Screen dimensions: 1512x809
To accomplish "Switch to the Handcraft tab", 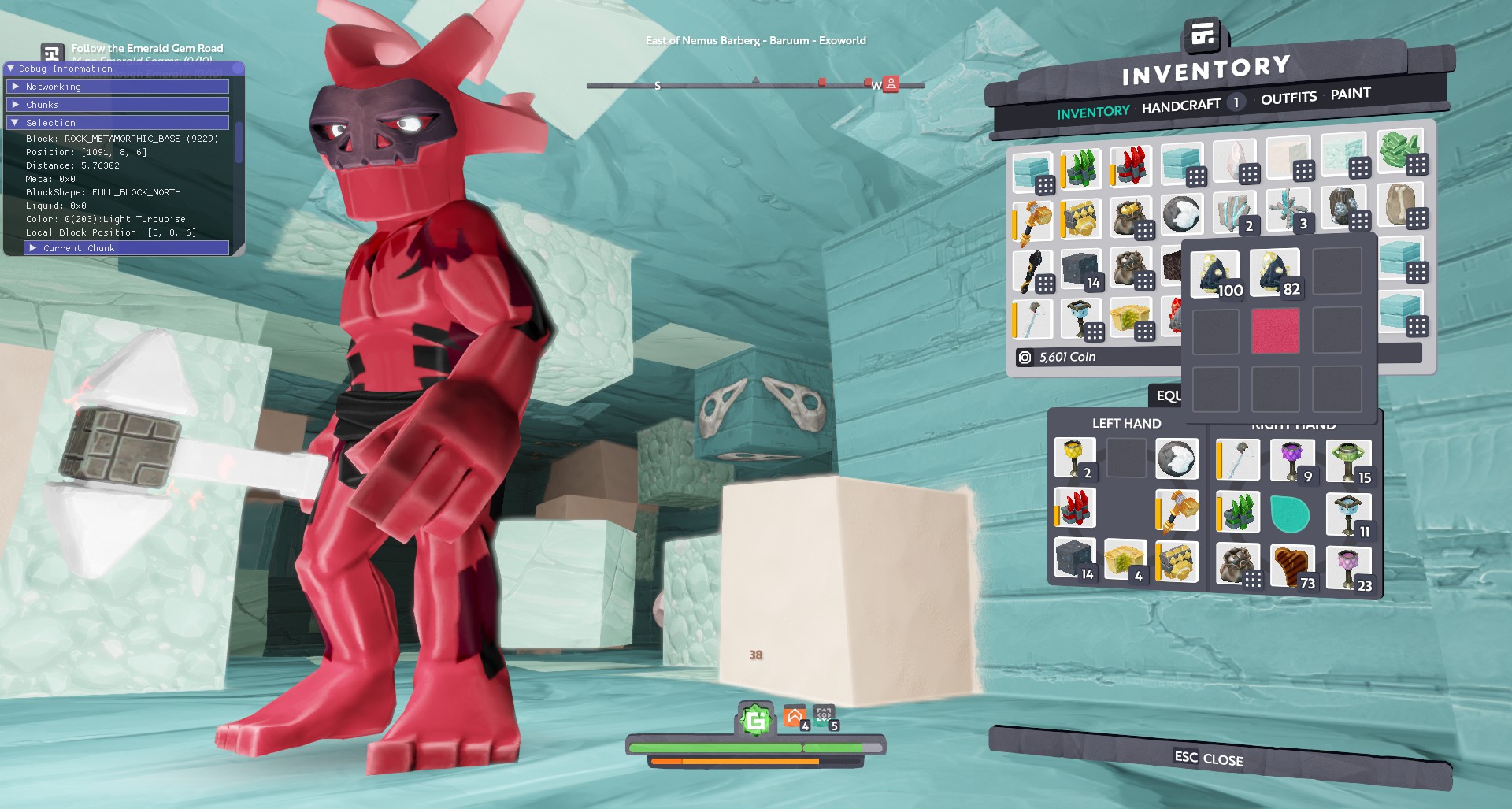I will (x=1180, y=106).
